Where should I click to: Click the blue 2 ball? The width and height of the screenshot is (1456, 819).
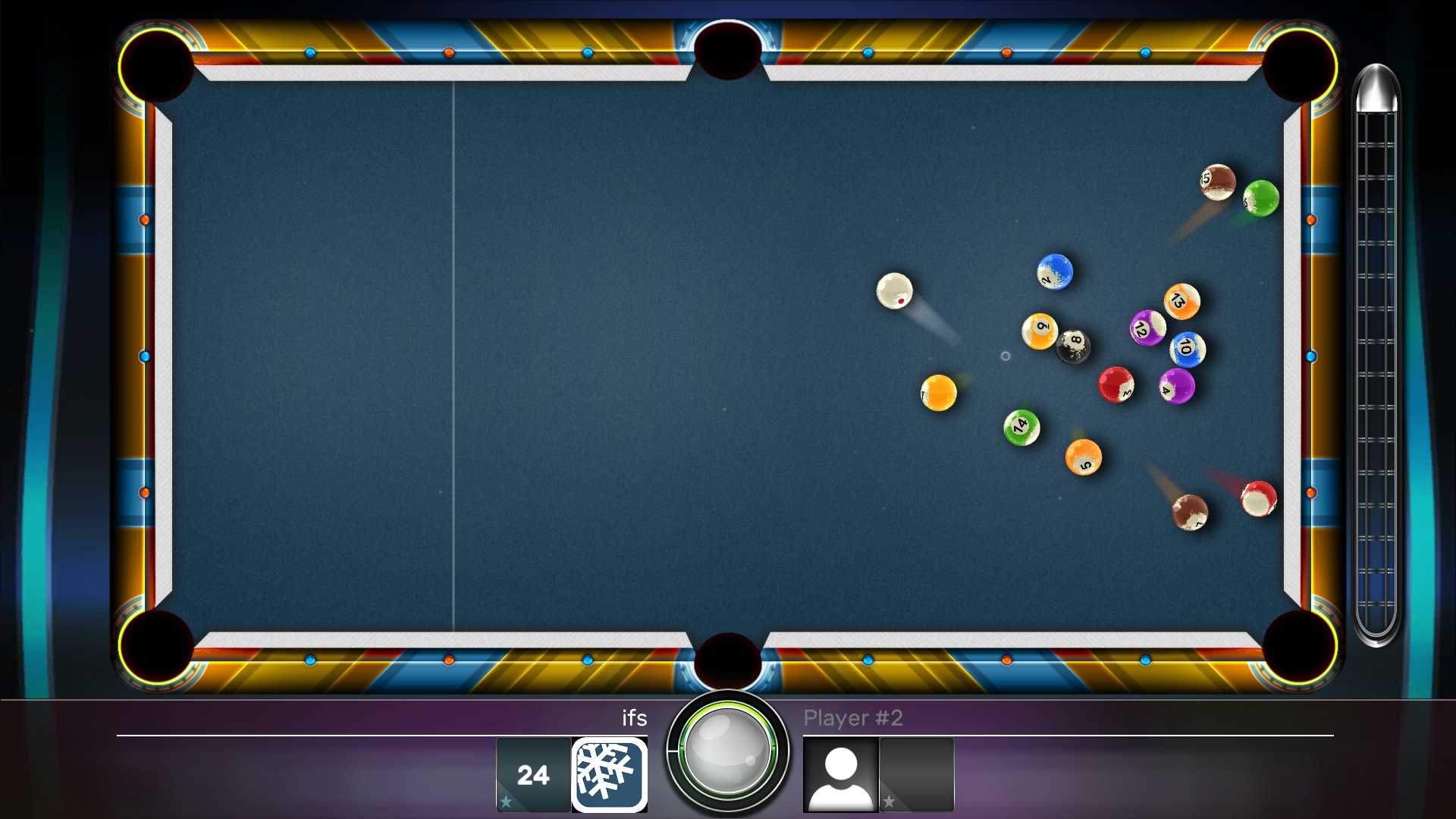[x=1054, y=273]
